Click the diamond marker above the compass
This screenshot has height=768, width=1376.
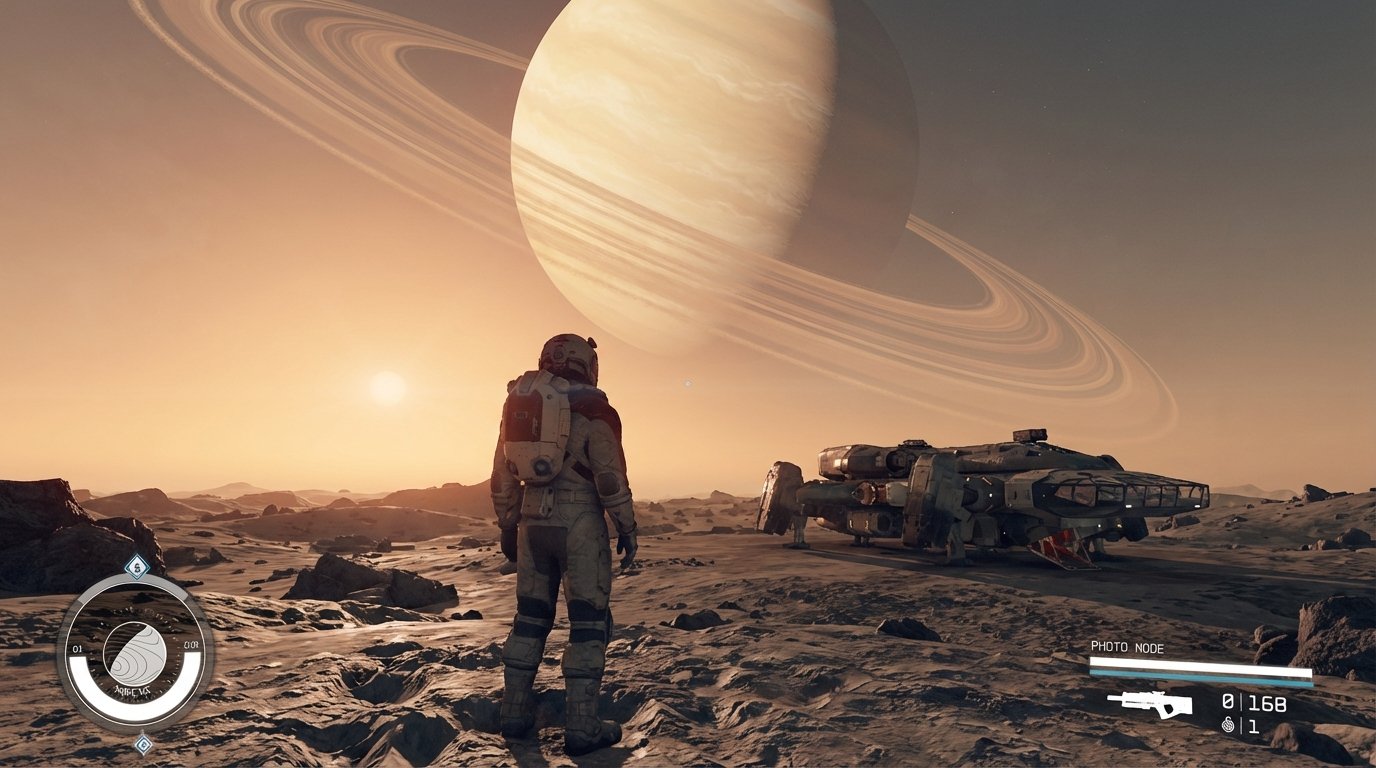(136, 565)
